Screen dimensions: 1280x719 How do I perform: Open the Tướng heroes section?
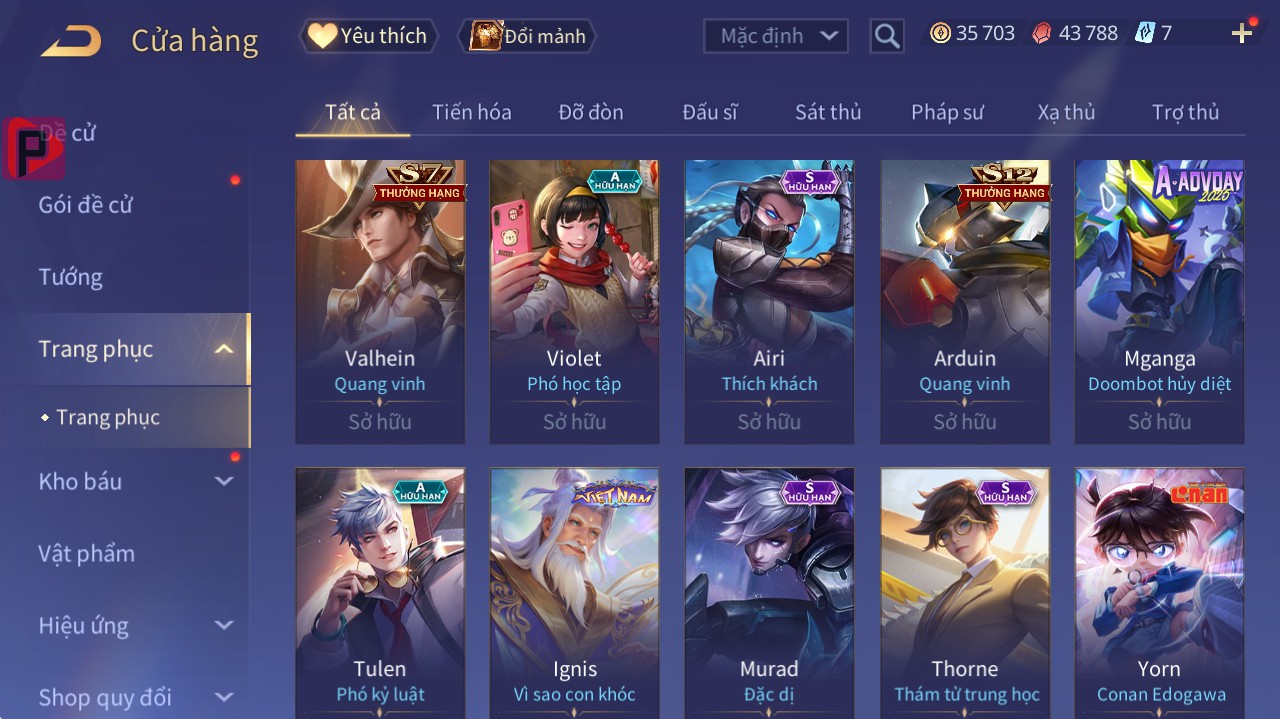coord(71,277)
